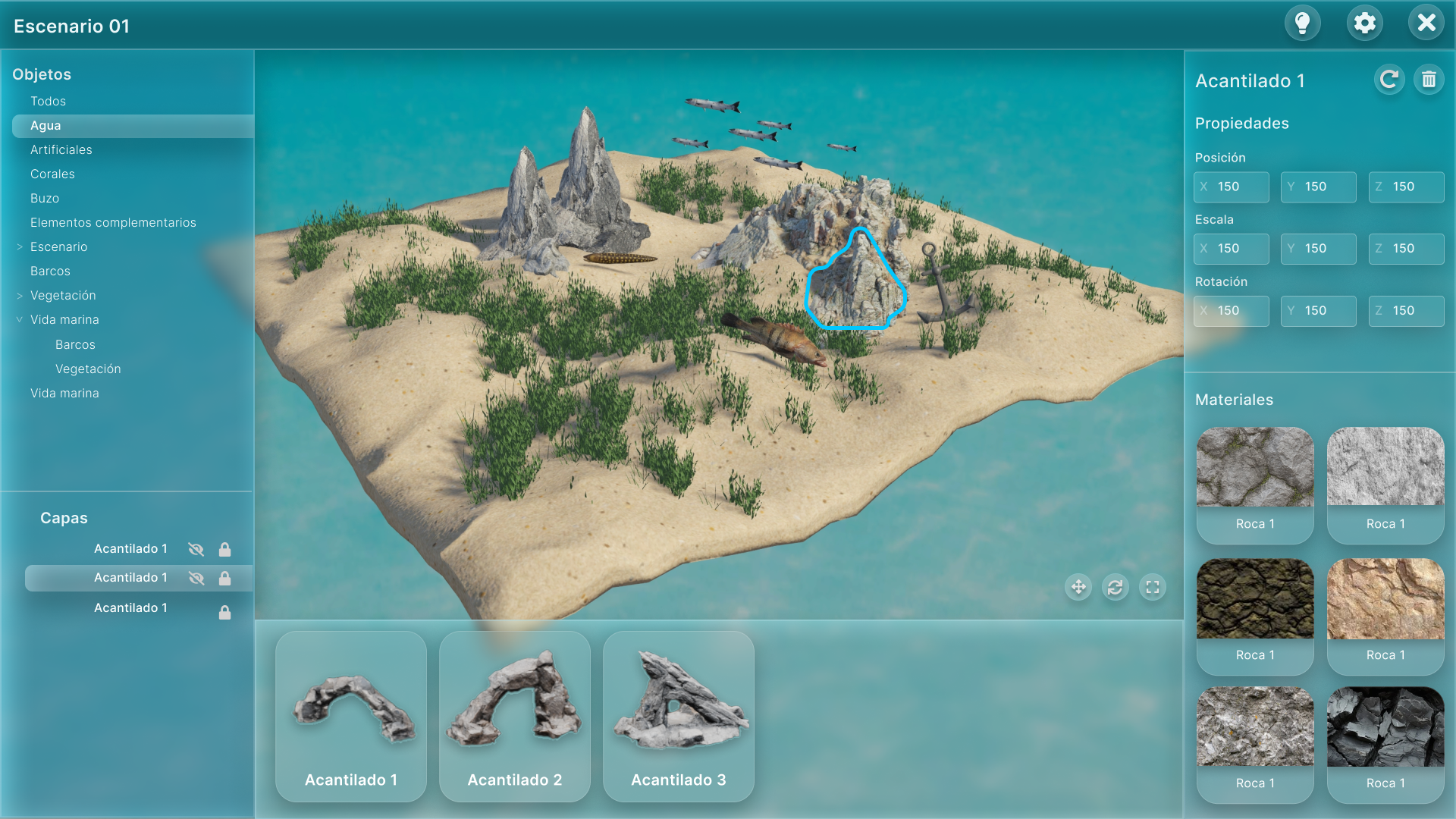
Task: Edit the Escala Y value field
Action: point(1318,249)
